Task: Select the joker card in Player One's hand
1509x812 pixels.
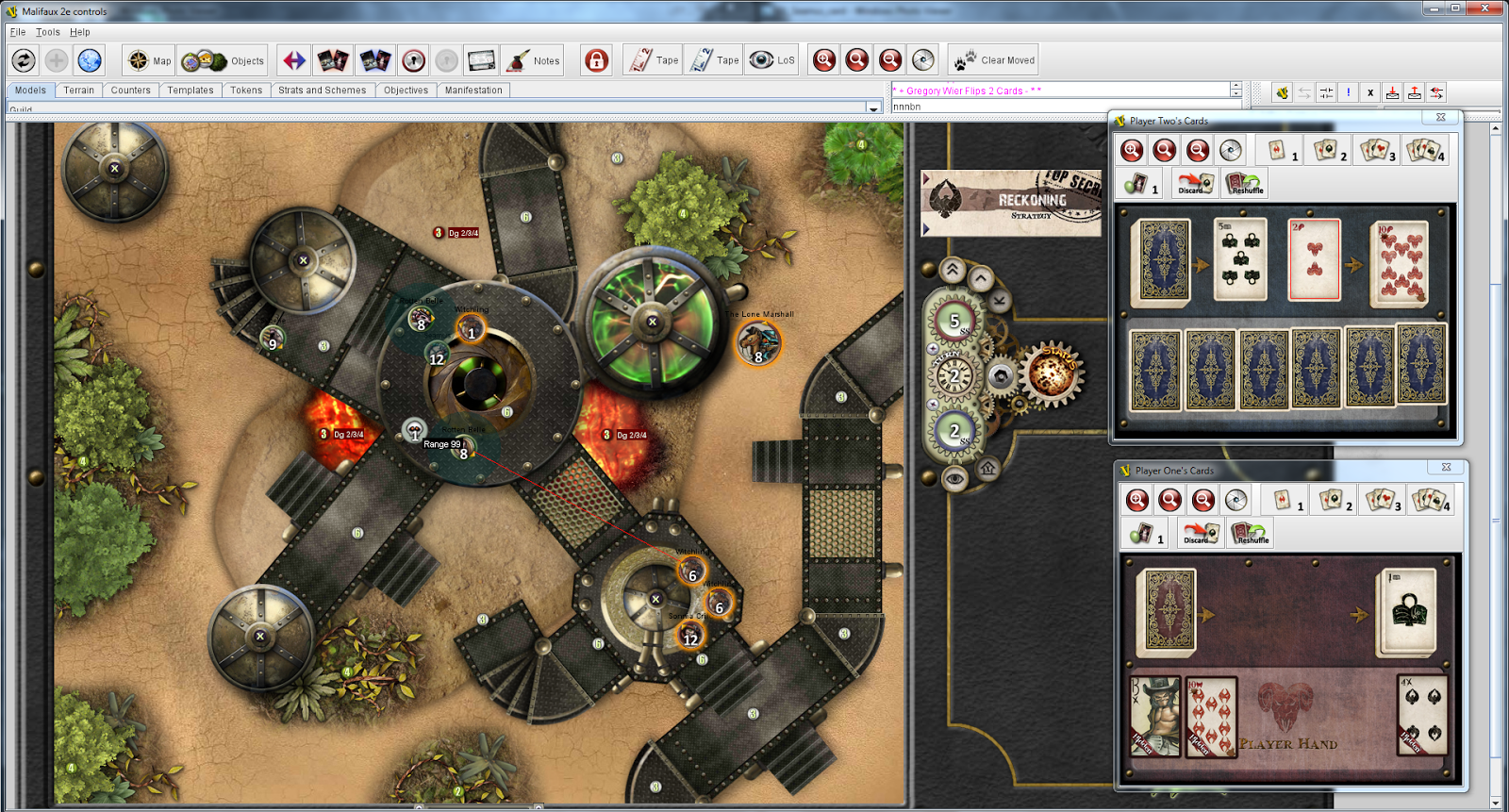Action: point(1155,716)
